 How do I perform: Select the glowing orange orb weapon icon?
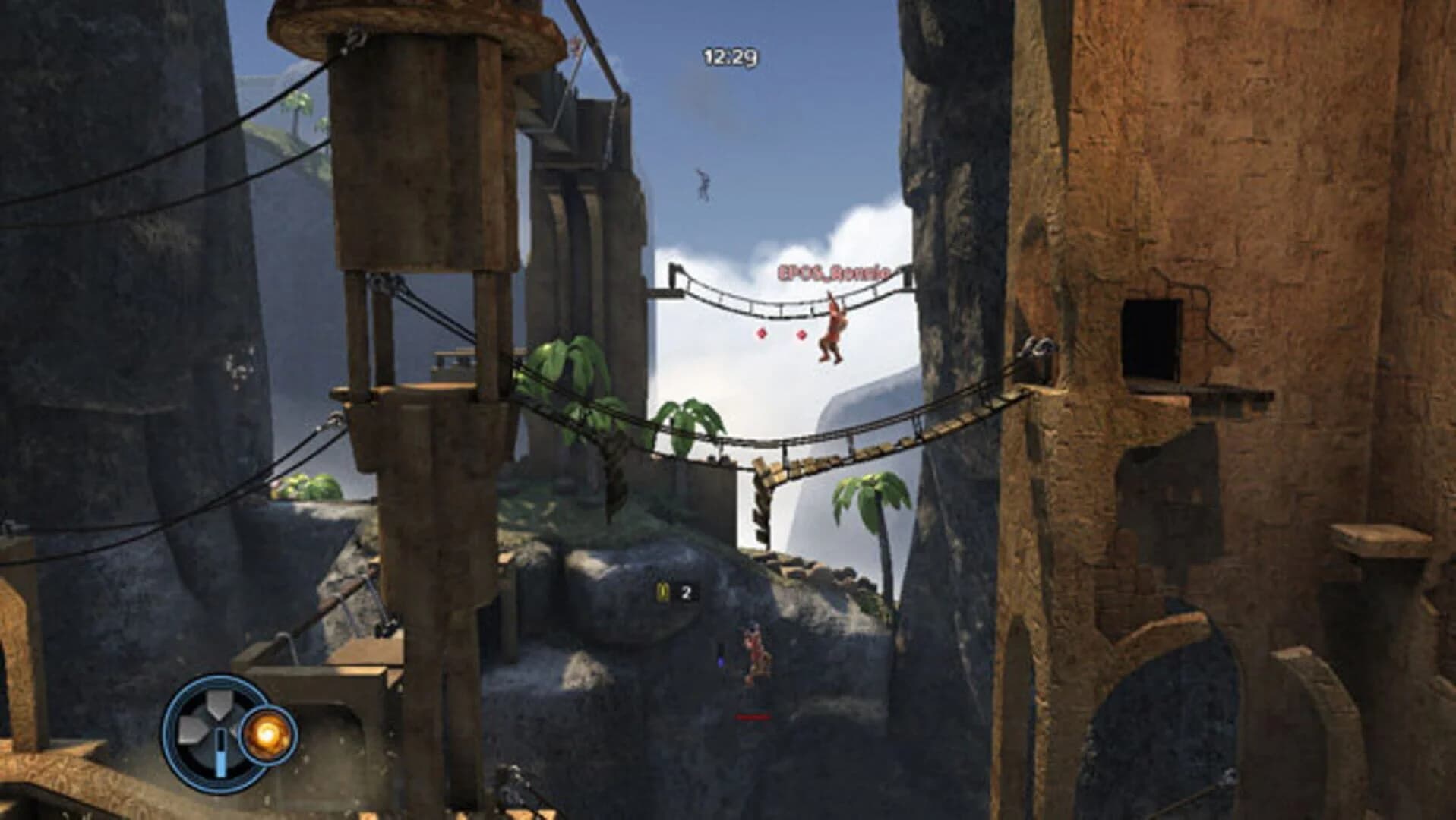point(267,735)
